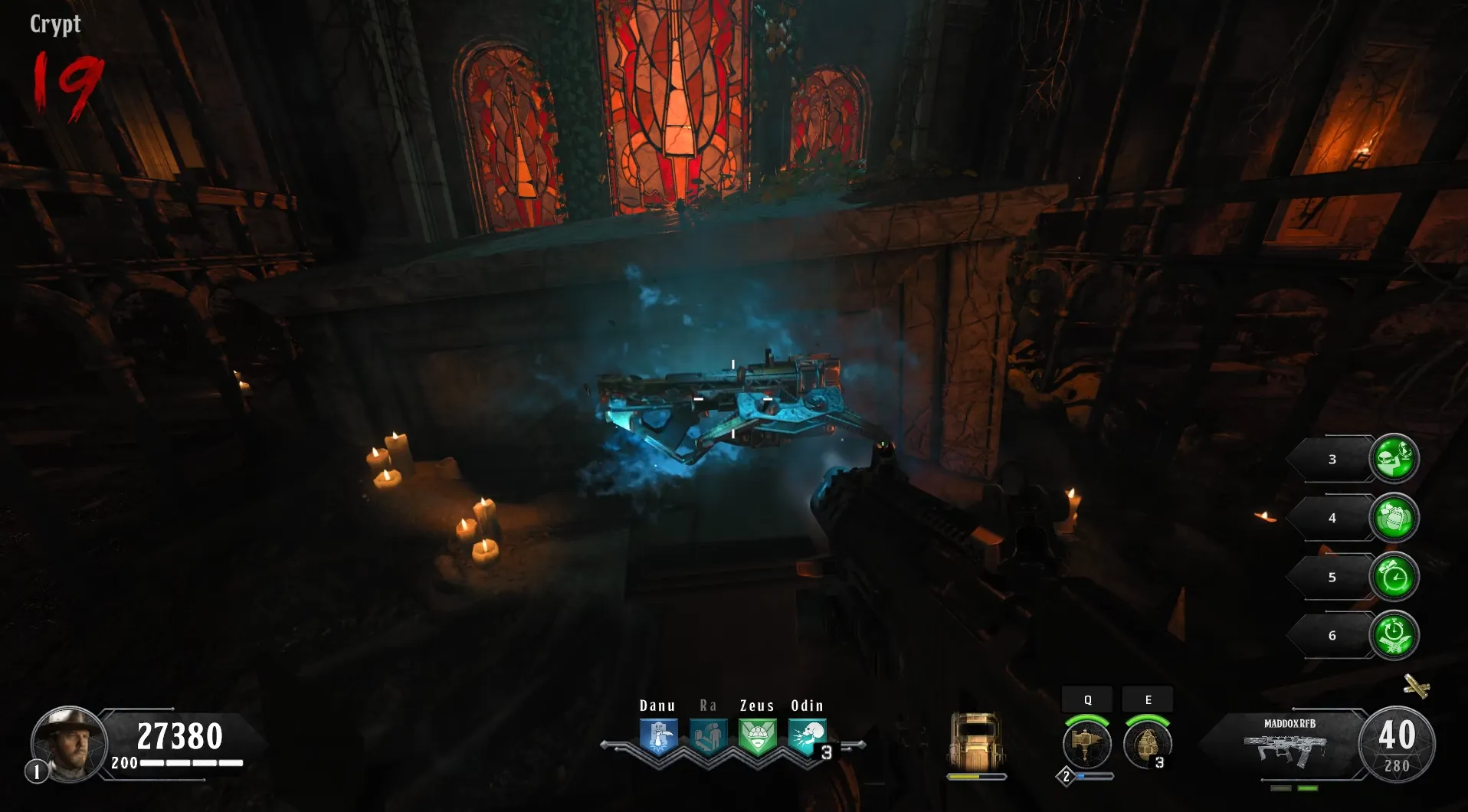Activate the stopwatch elixir in slot 6
The width and height of the screenshot is (1468, 812).
pos(1394,635)
